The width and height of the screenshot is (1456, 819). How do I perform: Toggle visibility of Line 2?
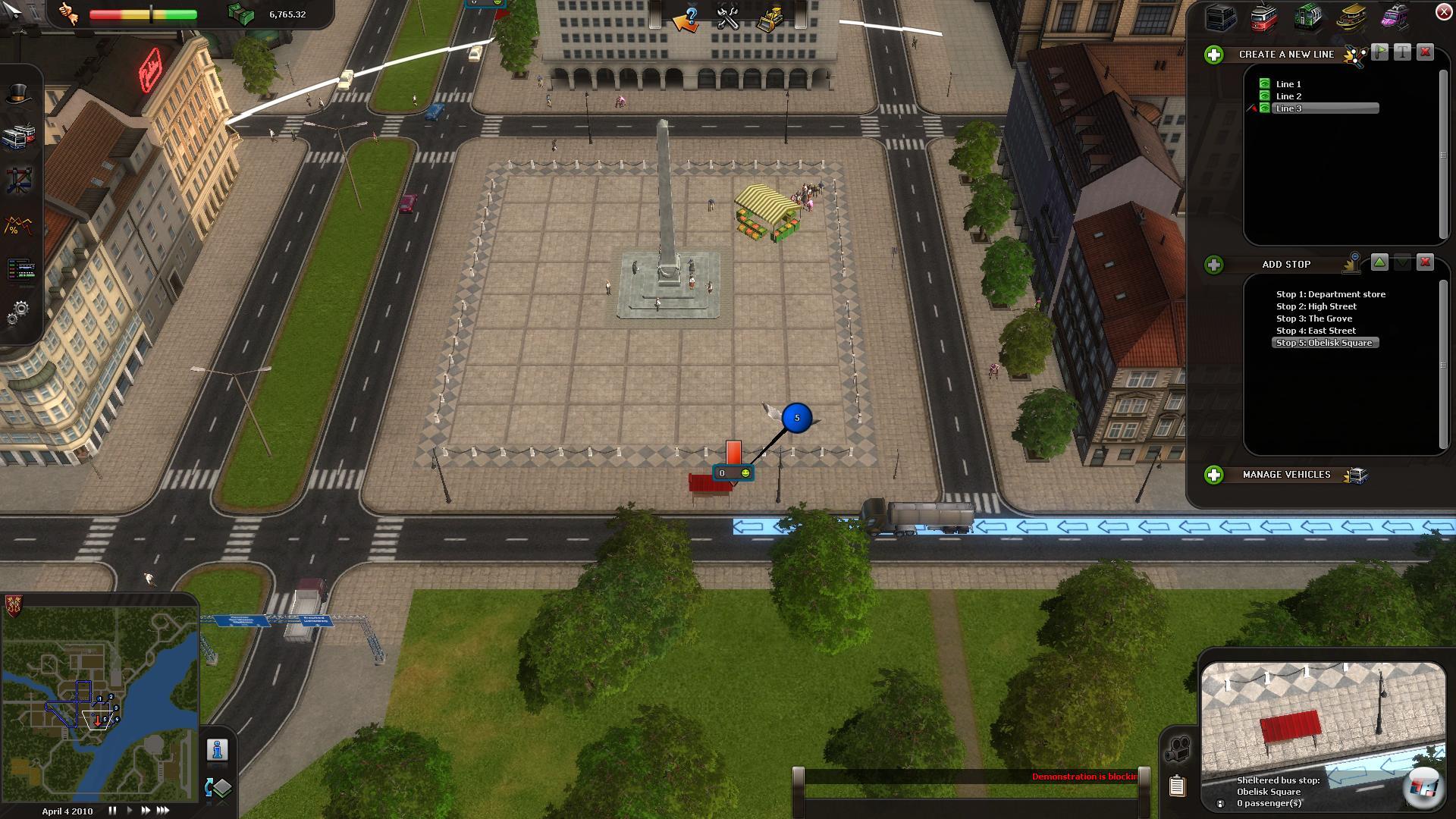point(1264,96)
